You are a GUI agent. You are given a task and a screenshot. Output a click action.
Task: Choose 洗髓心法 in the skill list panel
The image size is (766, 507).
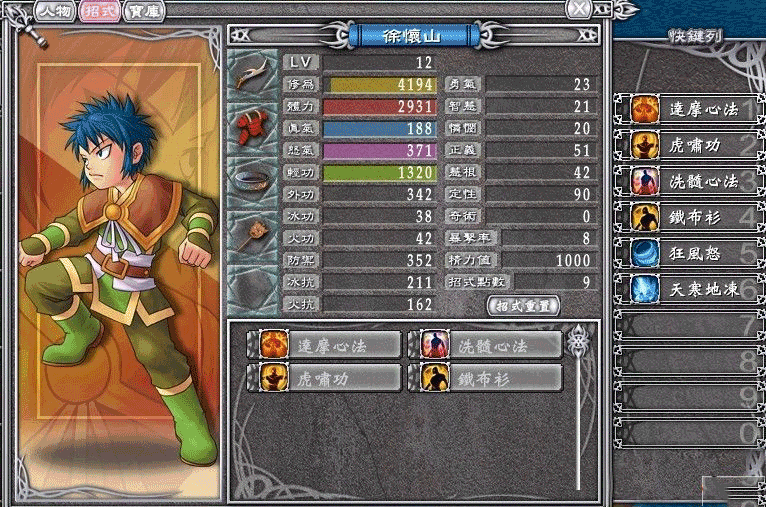point(489,345)
